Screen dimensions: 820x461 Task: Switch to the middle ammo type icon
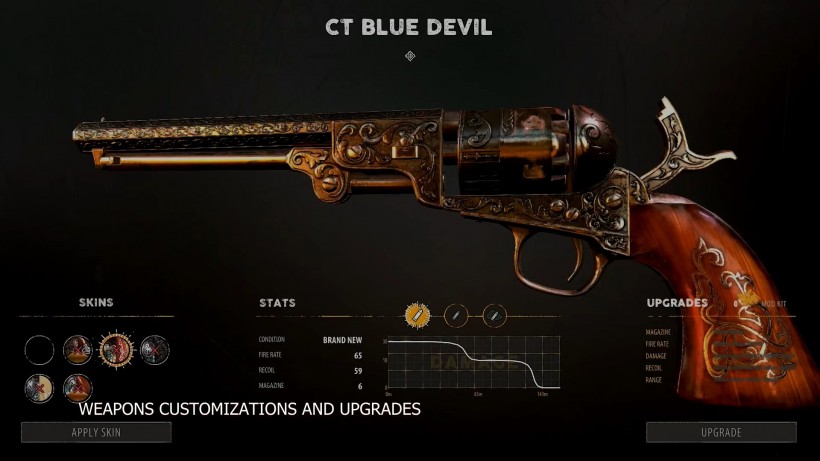click(456, 315)
